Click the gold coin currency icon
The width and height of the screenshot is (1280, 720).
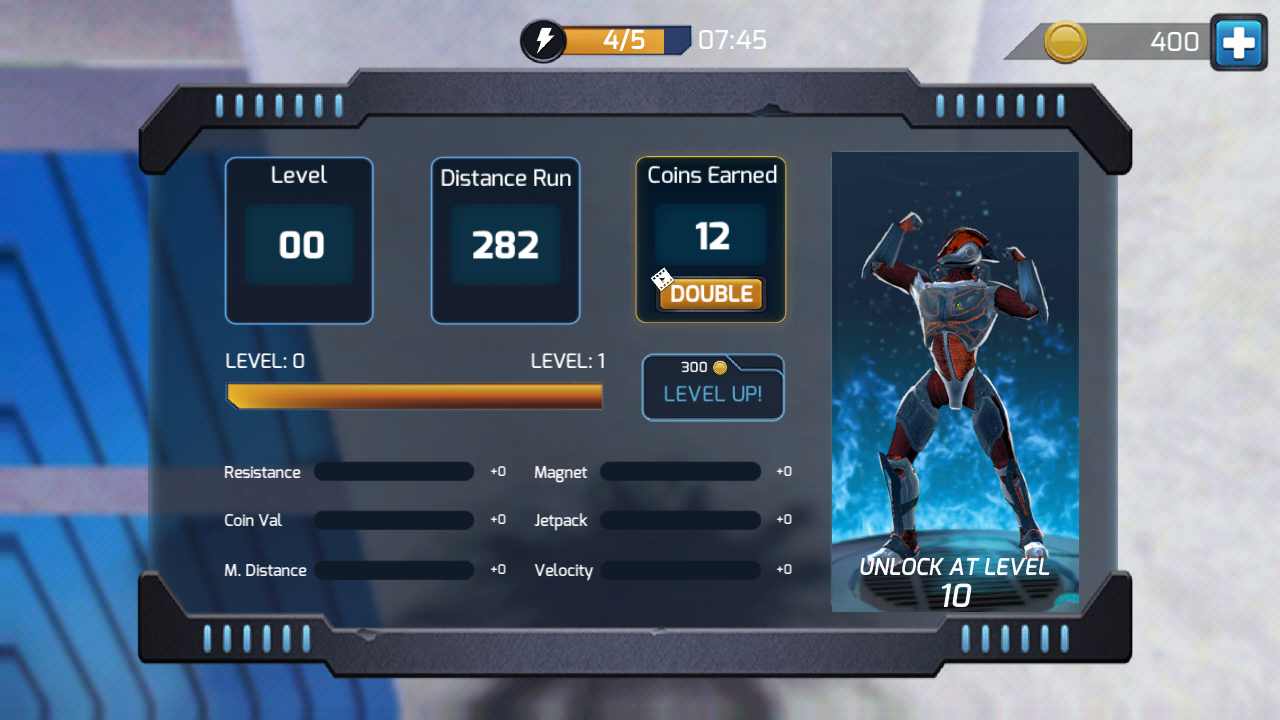pos(1065,41)
